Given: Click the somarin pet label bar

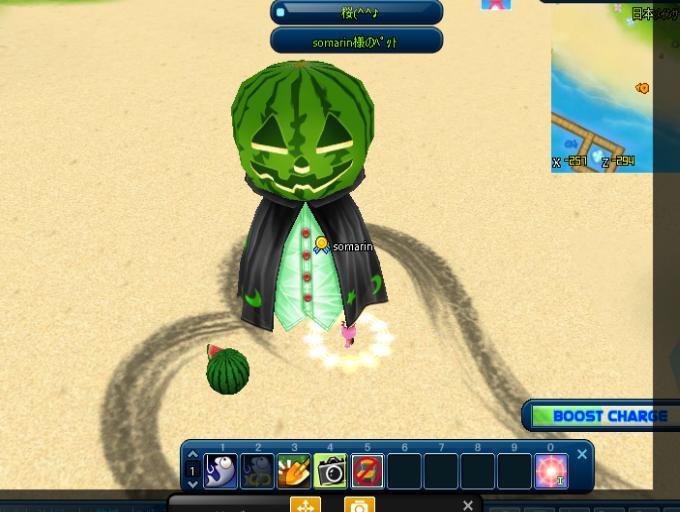Looking at the screenshot, I should (357, 42).
